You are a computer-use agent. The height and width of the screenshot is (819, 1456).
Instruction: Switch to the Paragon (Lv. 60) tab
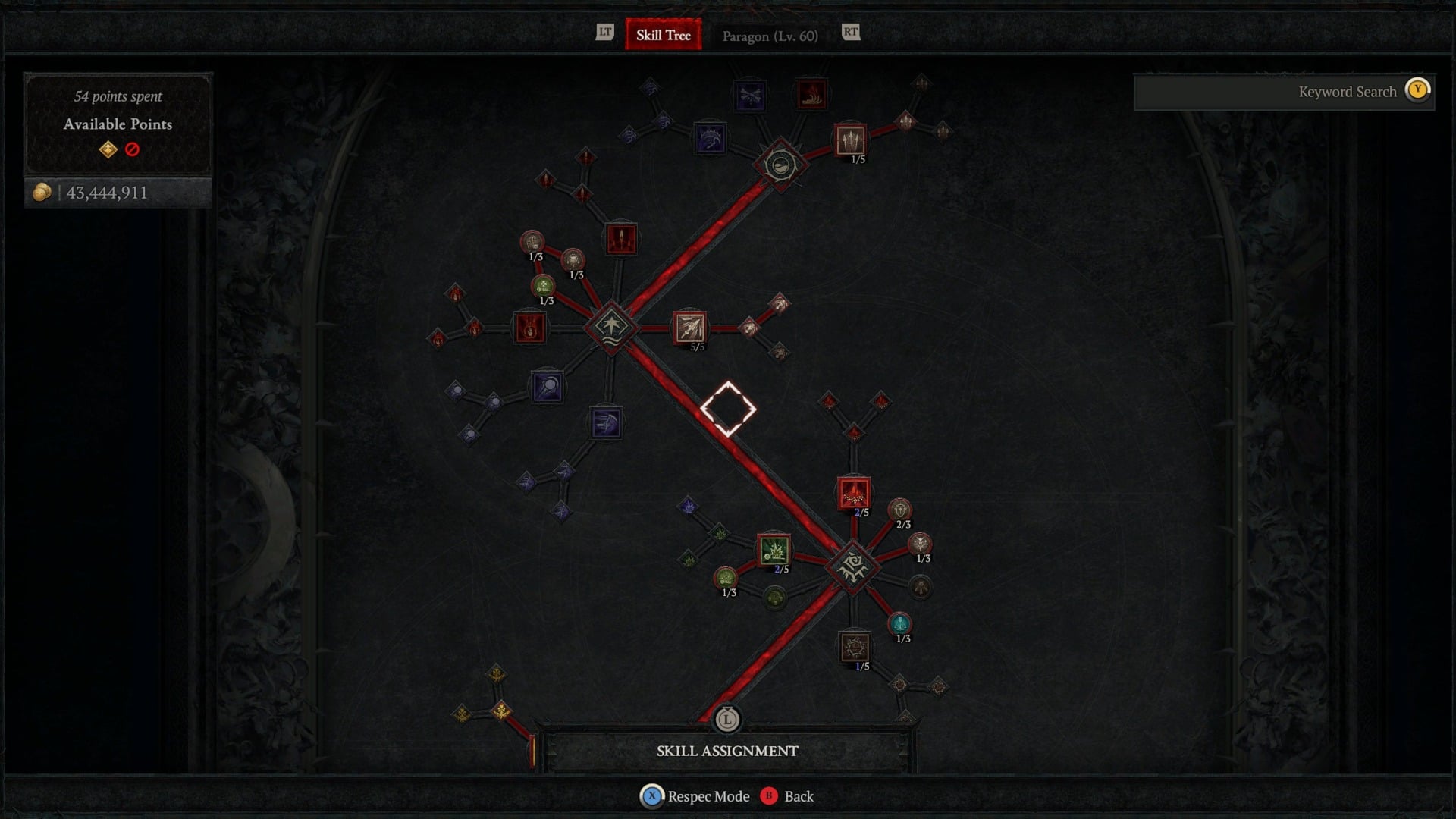769,36
